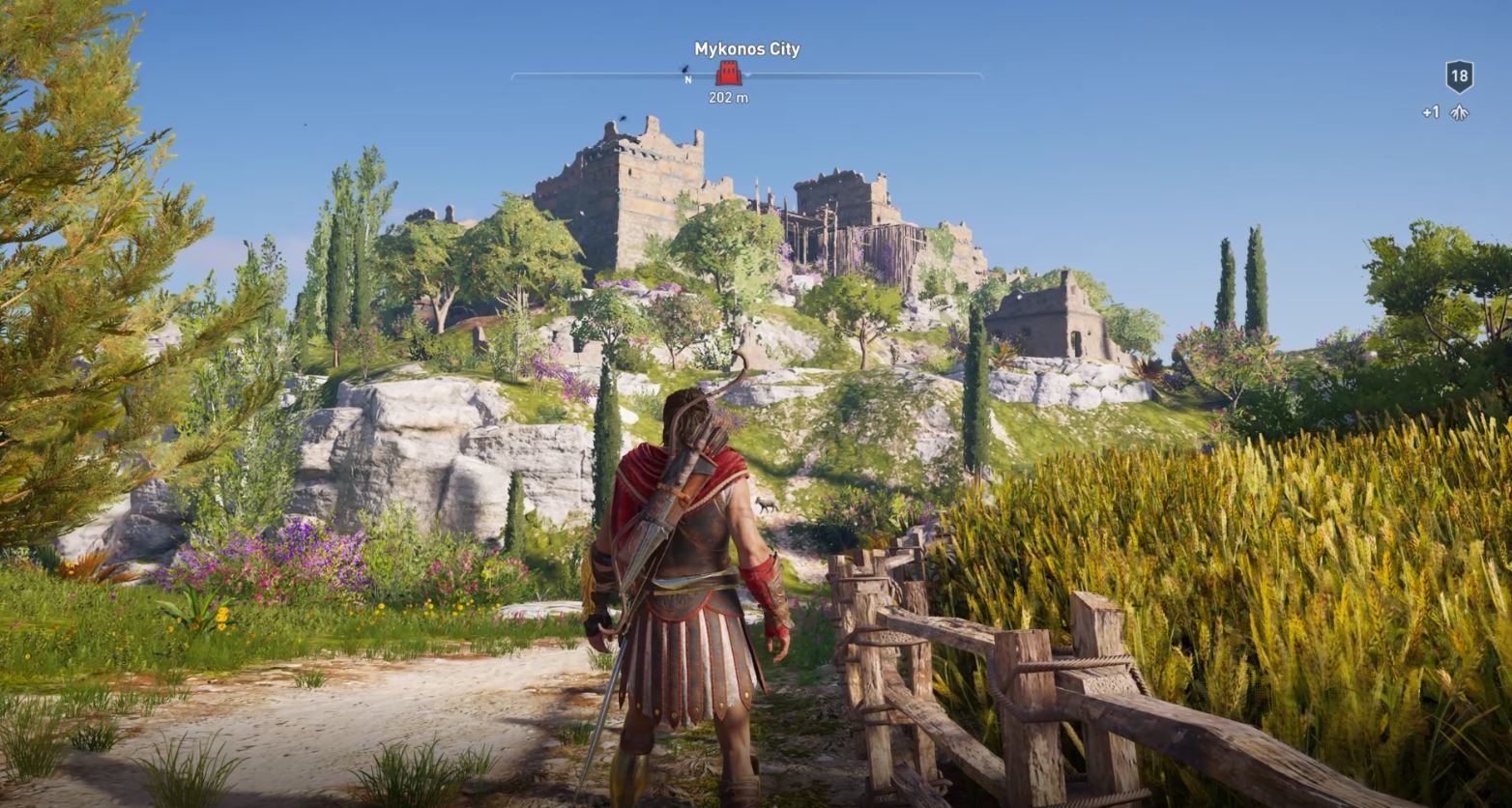Click the north marker on the compass

click(688, 80)
